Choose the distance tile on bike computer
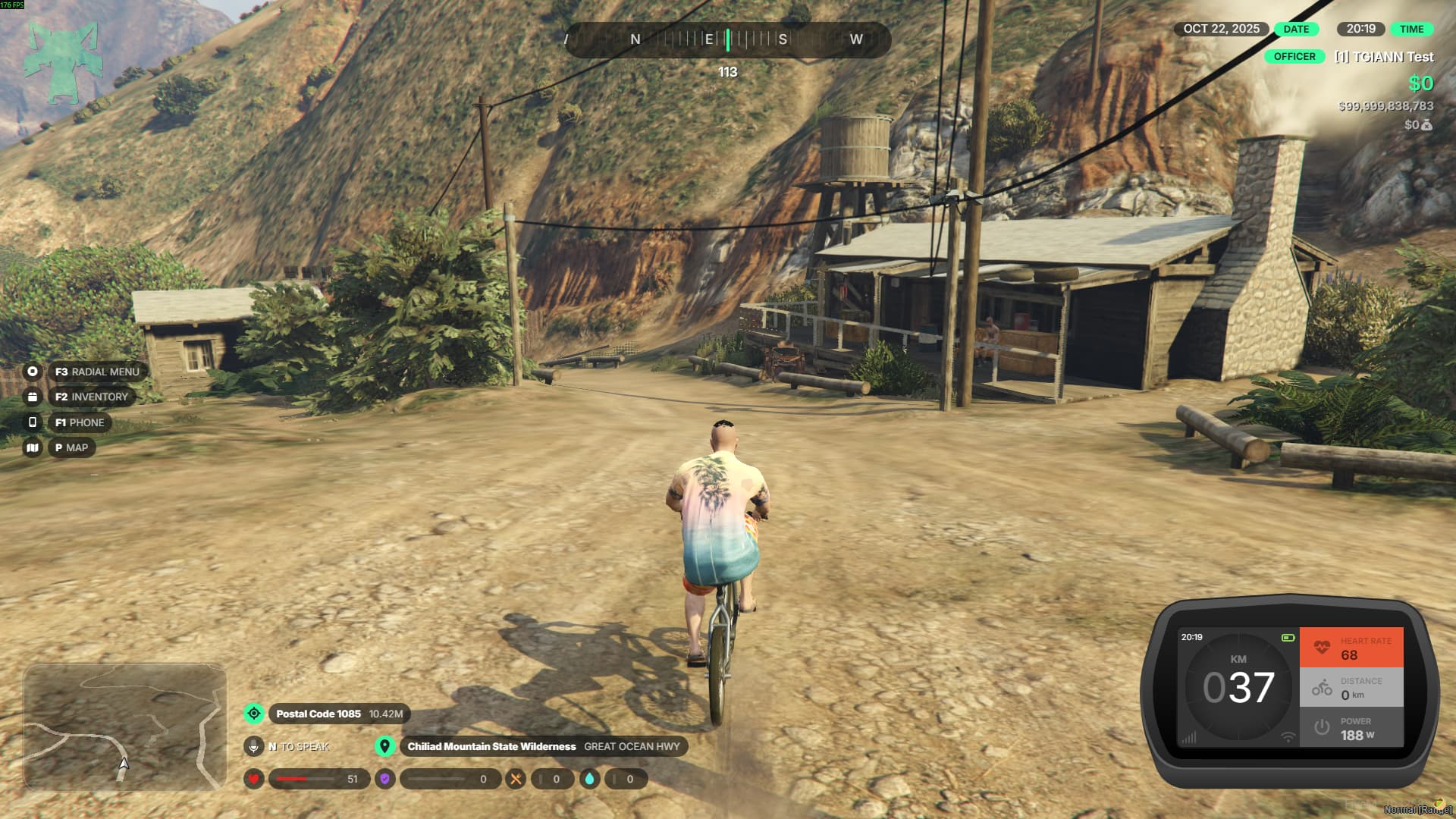 [1351, 688]
